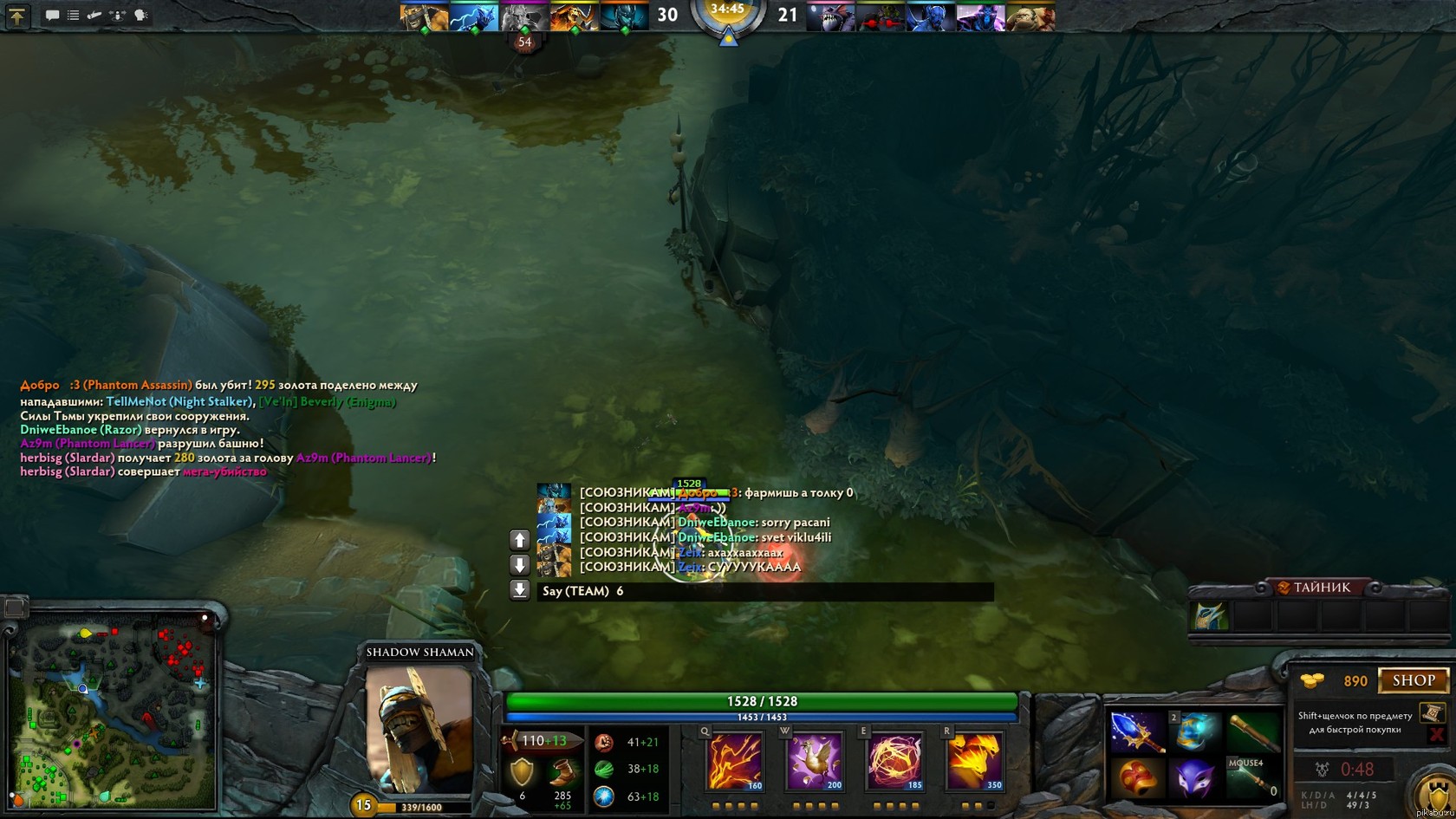Open the main menu arrow button
Screen dimensions: 1456x819
click(16, 15)
